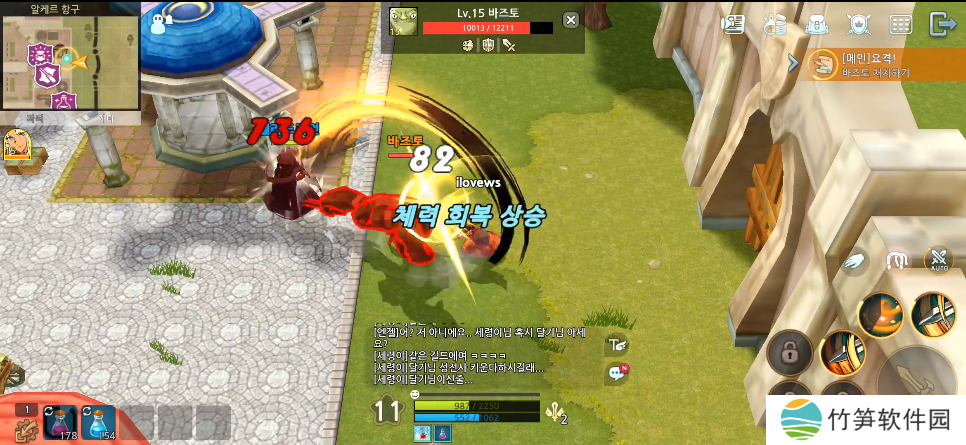Toggle the AUTO battle button
Image resolution: width=966 pixels, height=445 pixels.
click(x=938, y=261)
